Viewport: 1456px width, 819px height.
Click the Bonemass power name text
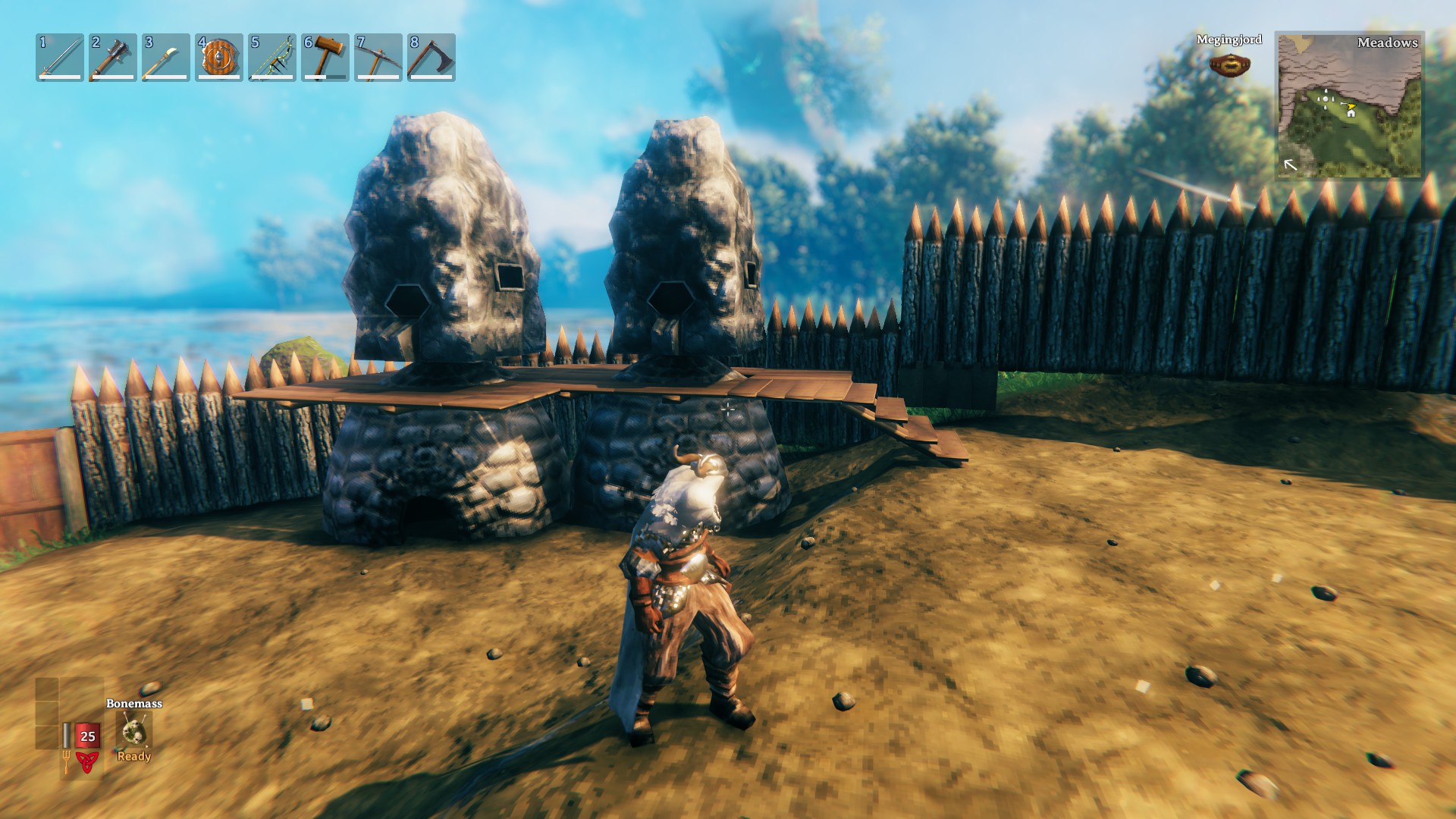[x=133, y=705]
